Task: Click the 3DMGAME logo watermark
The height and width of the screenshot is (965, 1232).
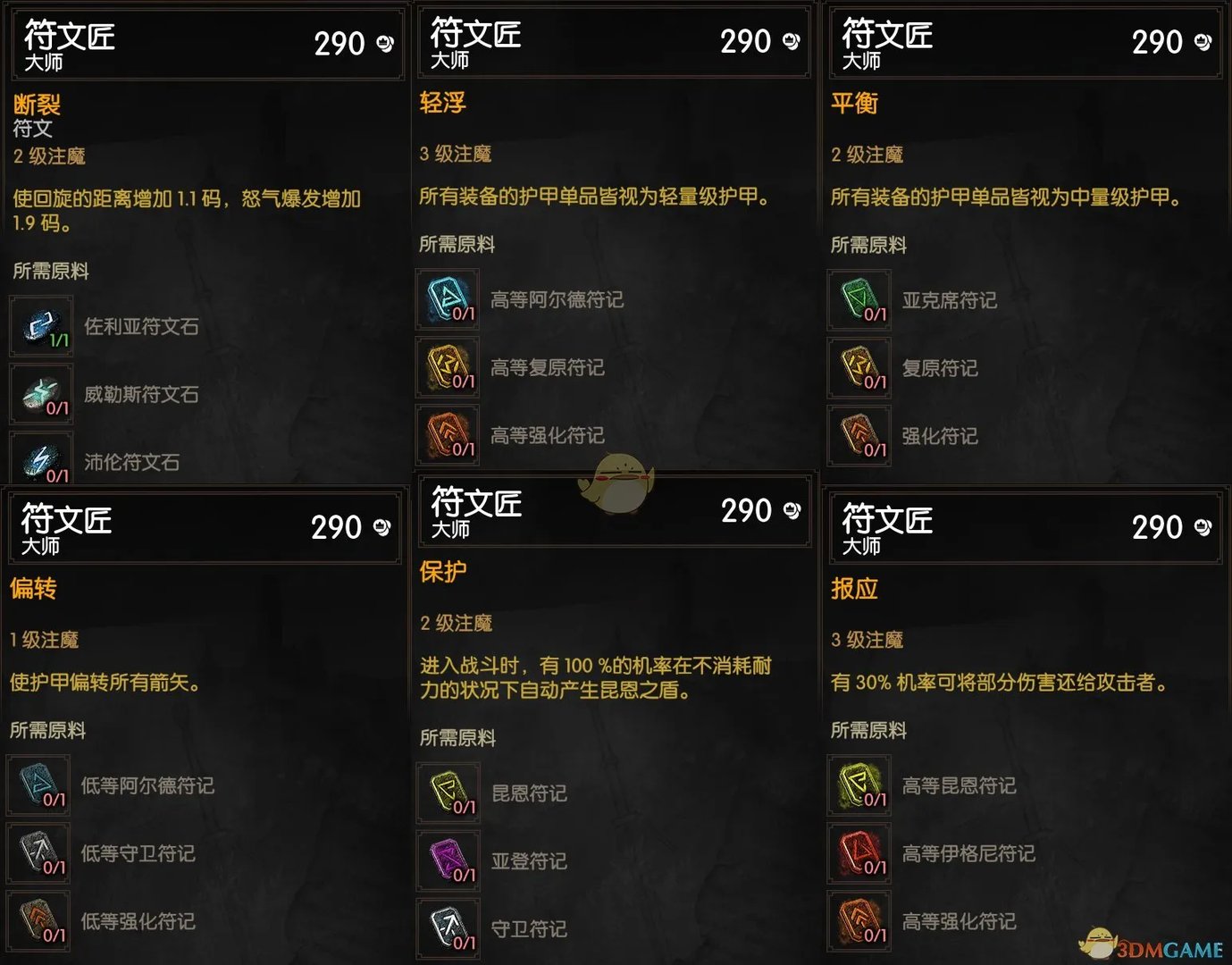Action: [1152, 943]
